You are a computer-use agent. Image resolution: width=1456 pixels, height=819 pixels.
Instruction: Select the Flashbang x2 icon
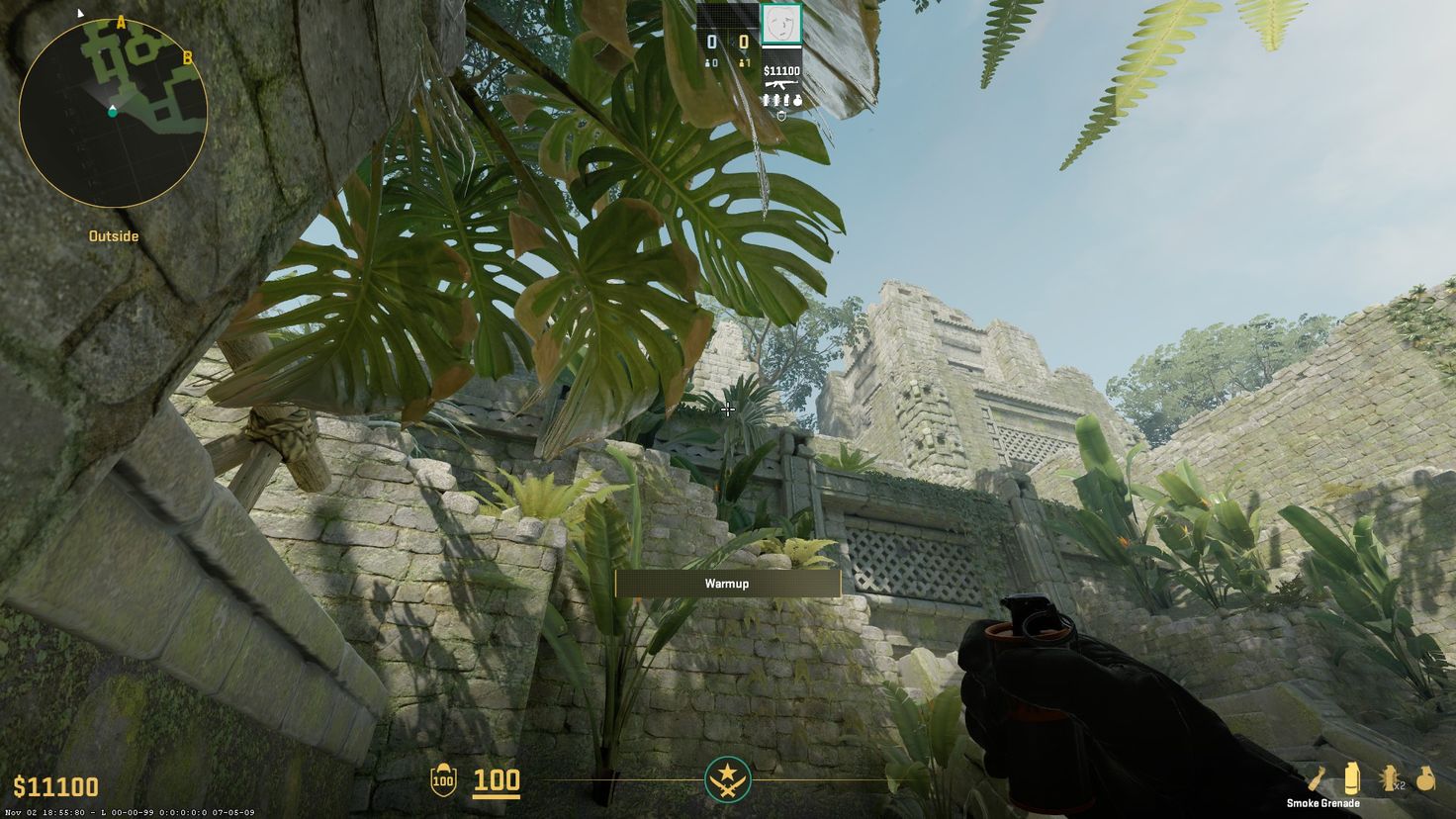pos(1389,777)
